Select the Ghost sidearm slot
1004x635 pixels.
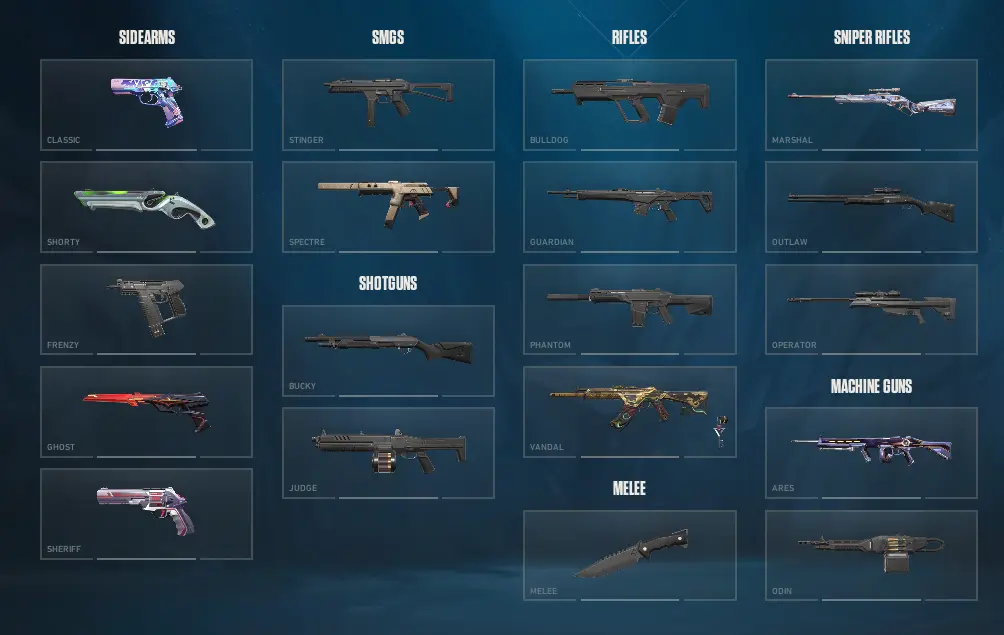click(x=146, y=411)
